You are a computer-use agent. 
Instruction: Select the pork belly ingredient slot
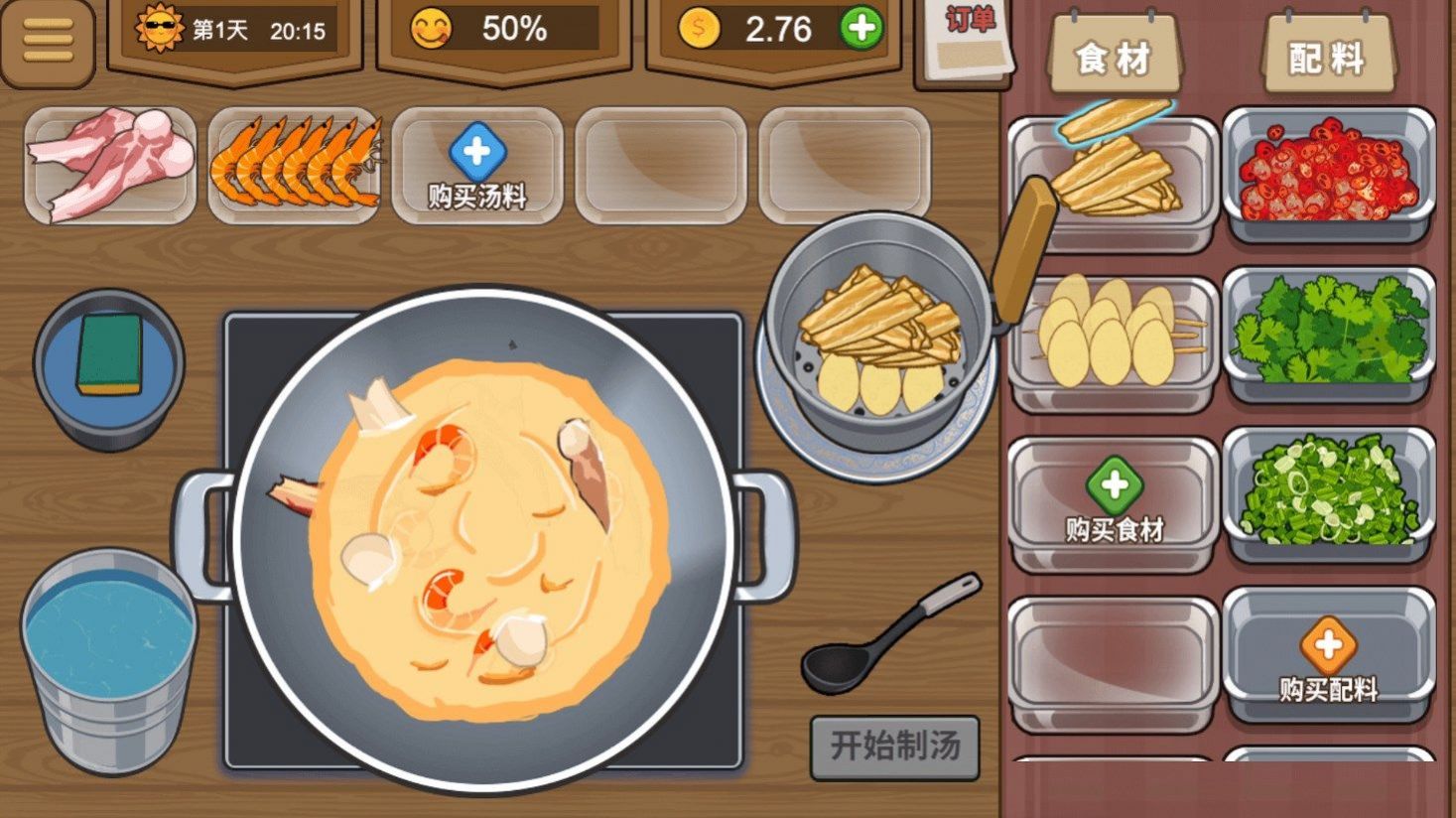(109, 166)
